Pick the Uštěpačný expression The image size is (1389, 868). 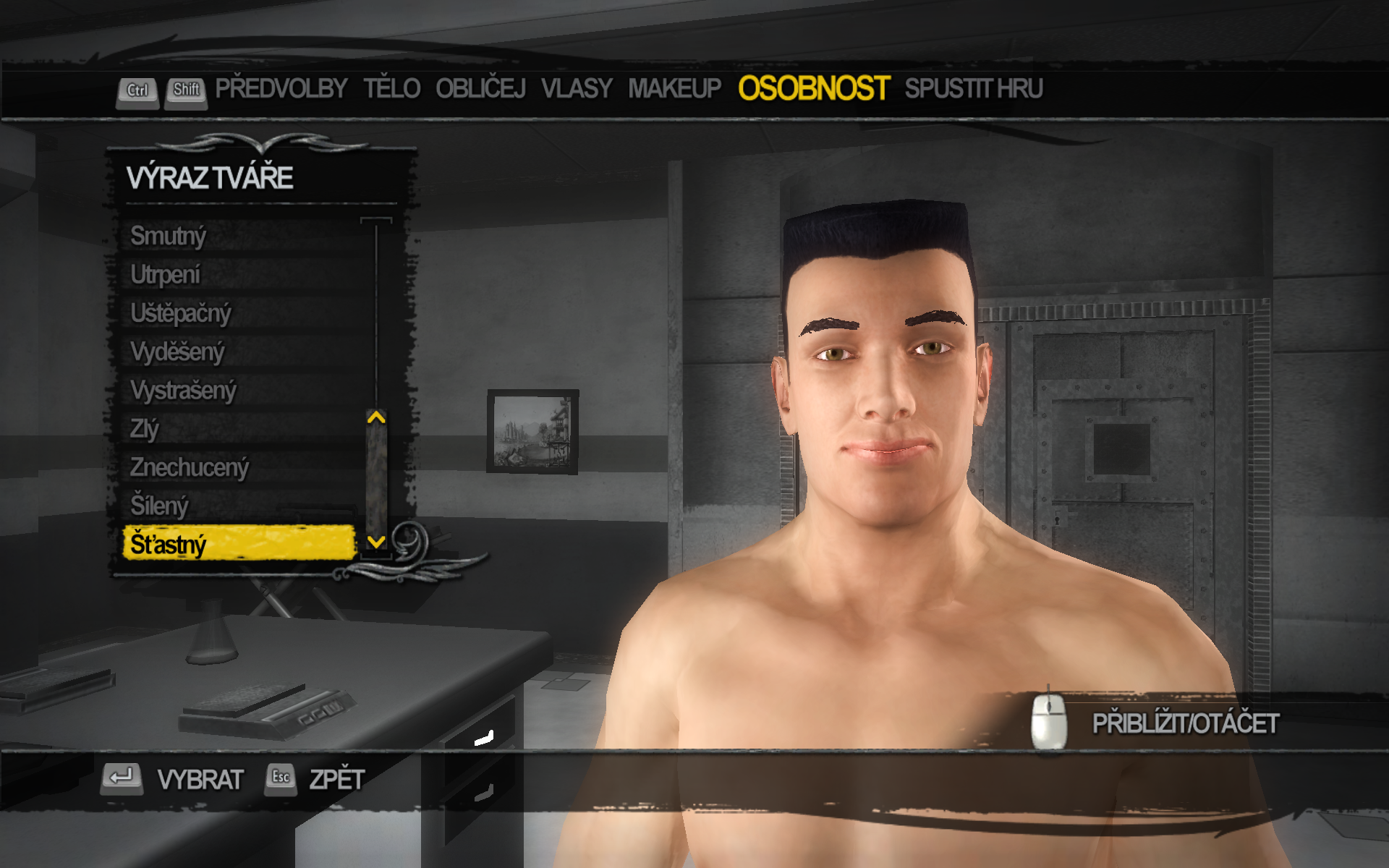pos(181,313)
